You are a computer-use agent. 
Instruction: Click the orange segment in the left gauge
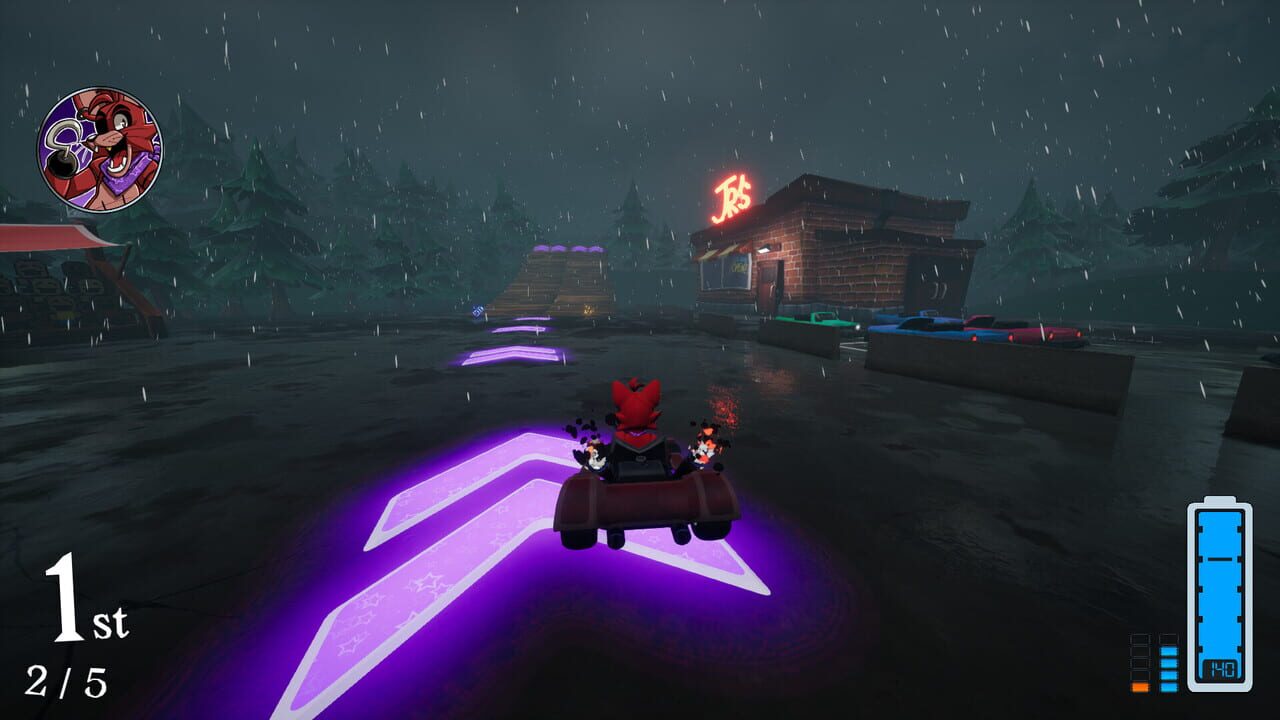1140,685
